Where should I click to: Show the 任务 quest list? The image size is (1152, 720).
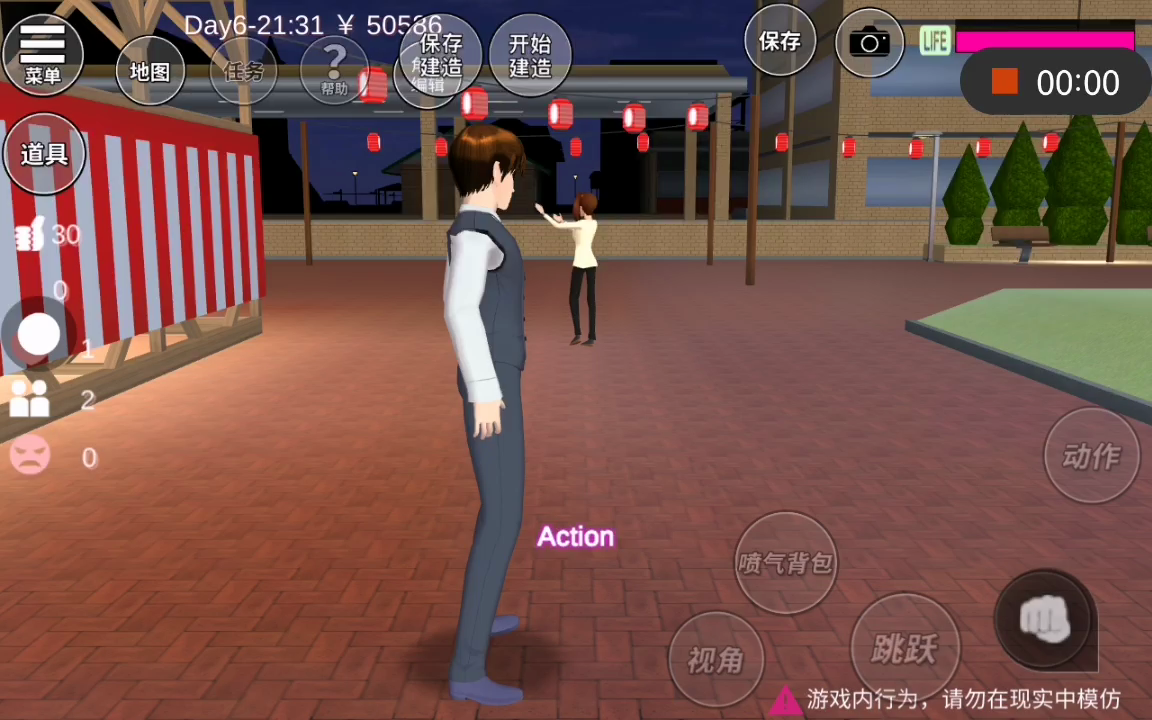click(243, 71)
